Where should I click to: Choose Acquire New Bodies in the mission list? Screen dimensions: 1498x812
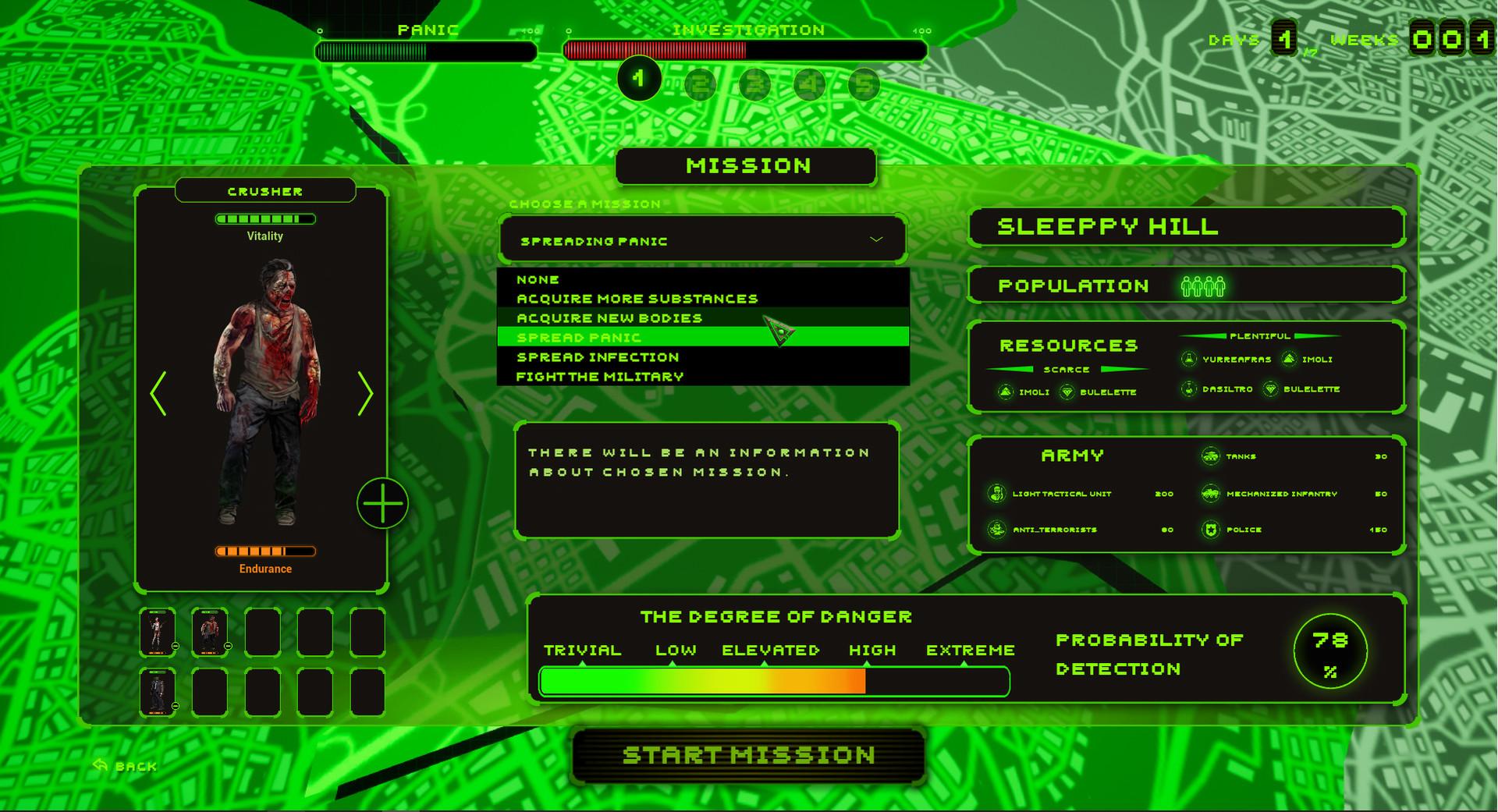click(609, 317)
